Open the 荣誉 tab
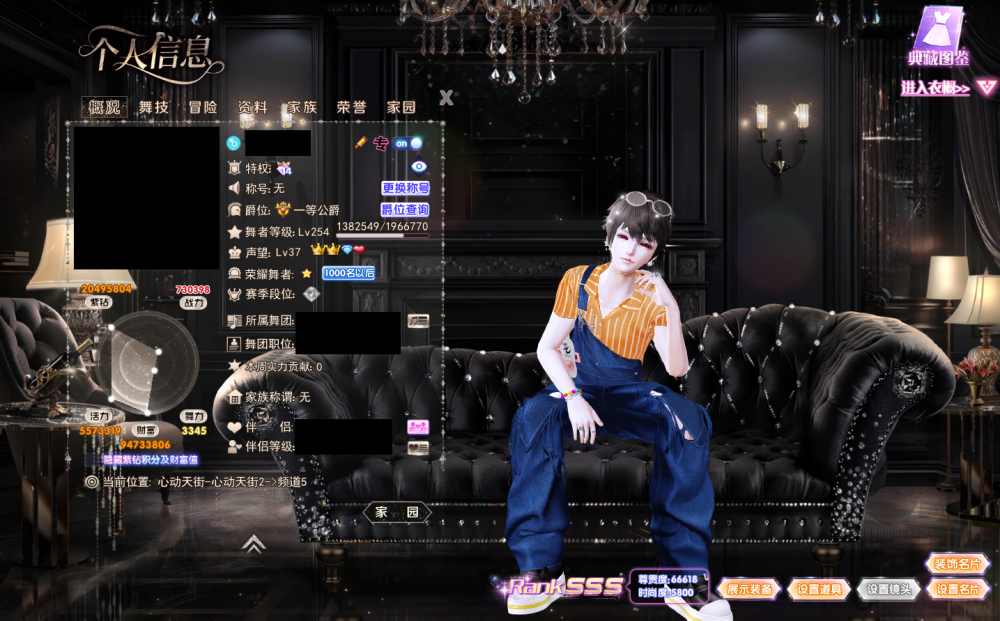 [x=351, y=107]
